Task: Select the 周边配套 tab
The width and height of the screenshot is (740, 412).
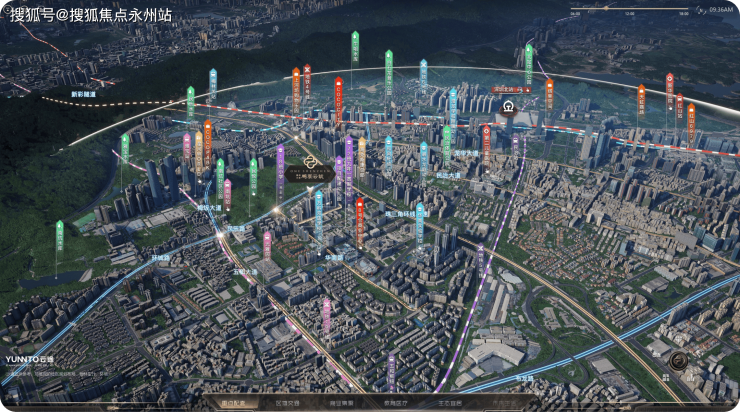Action: point(232,403)
